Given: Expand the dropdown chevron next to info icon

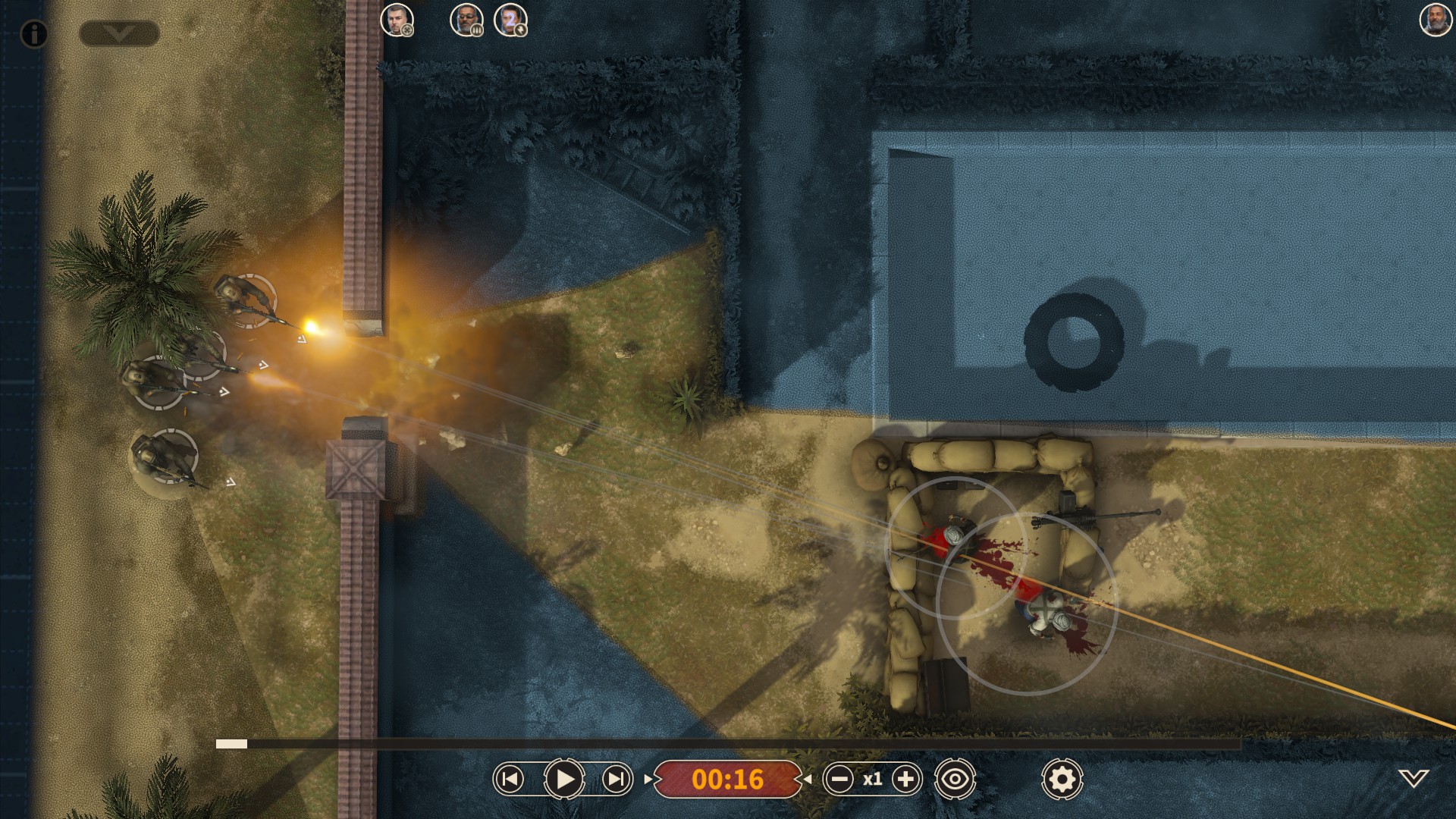Looking at the screenshot, I should tap(120, 34).
